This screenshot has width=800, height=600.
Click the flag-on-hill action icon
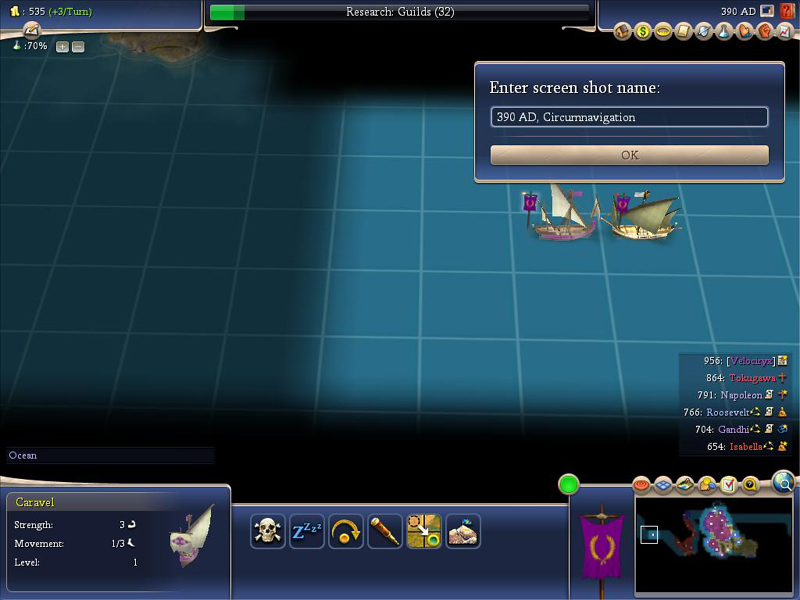pyautogui.click(x=463, y=531)
